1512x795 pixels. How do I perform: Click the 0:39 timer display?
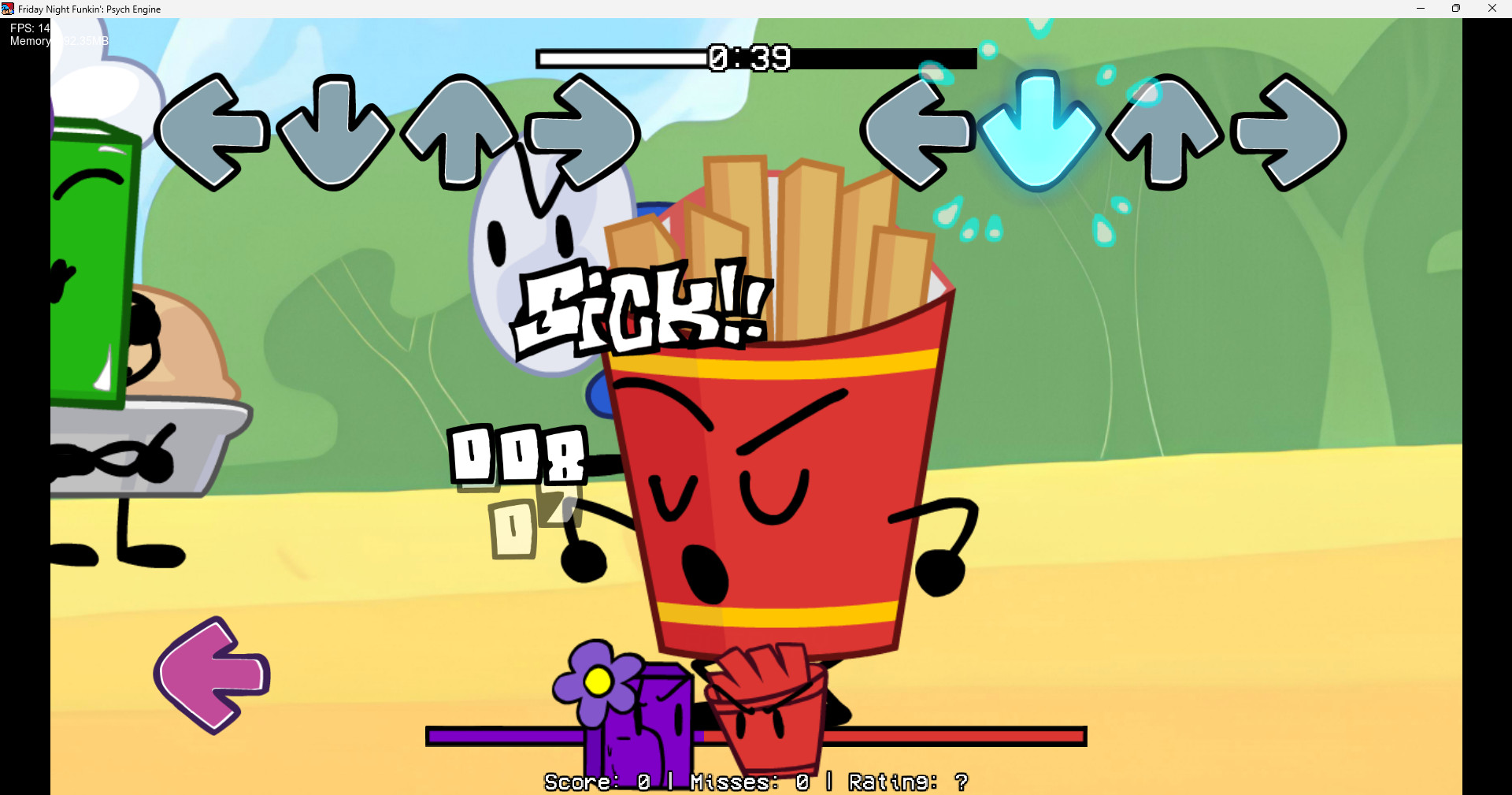click(750, 58)
